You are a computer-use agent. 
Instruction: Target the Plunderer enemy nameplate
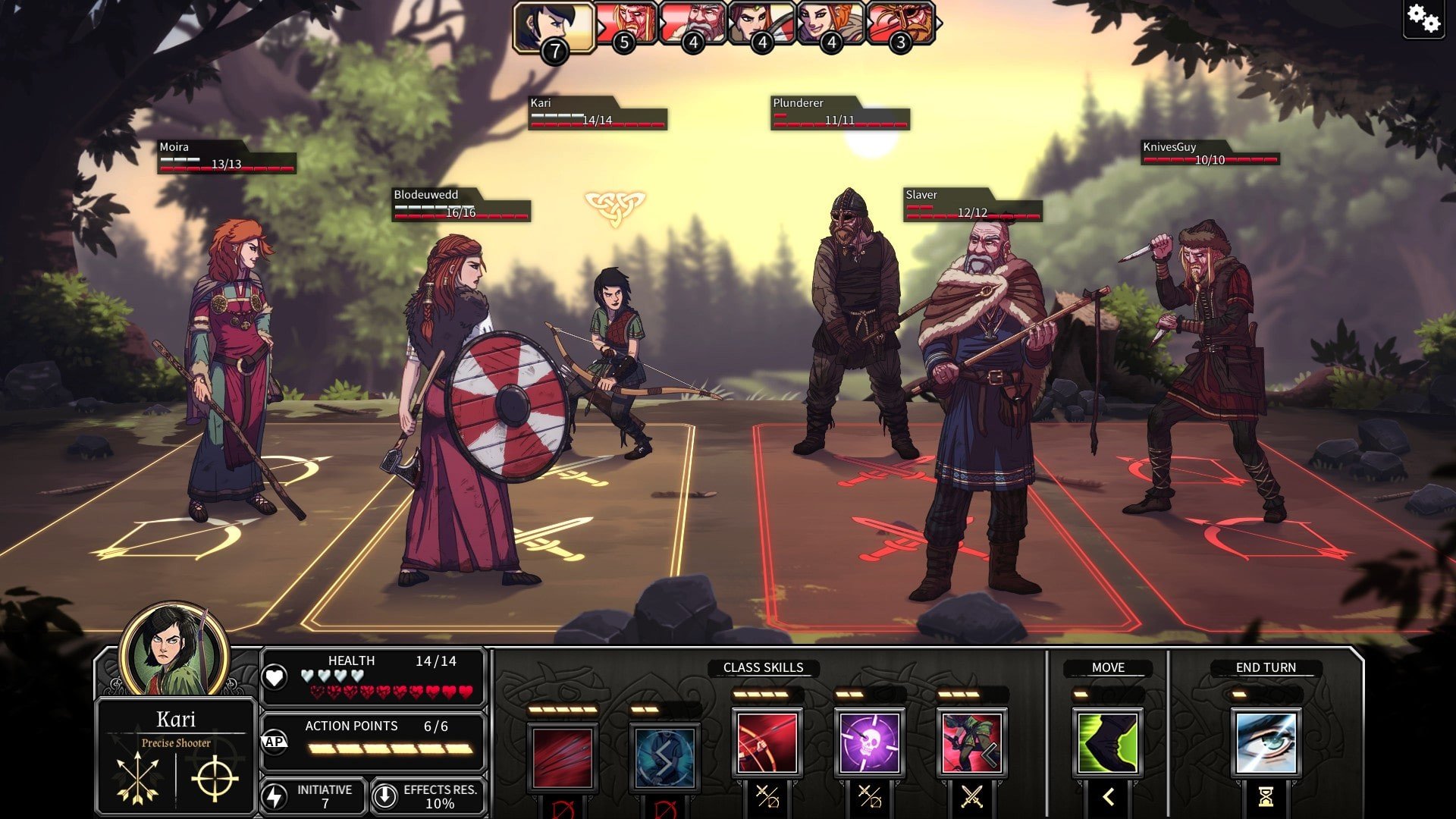point(839,112)
